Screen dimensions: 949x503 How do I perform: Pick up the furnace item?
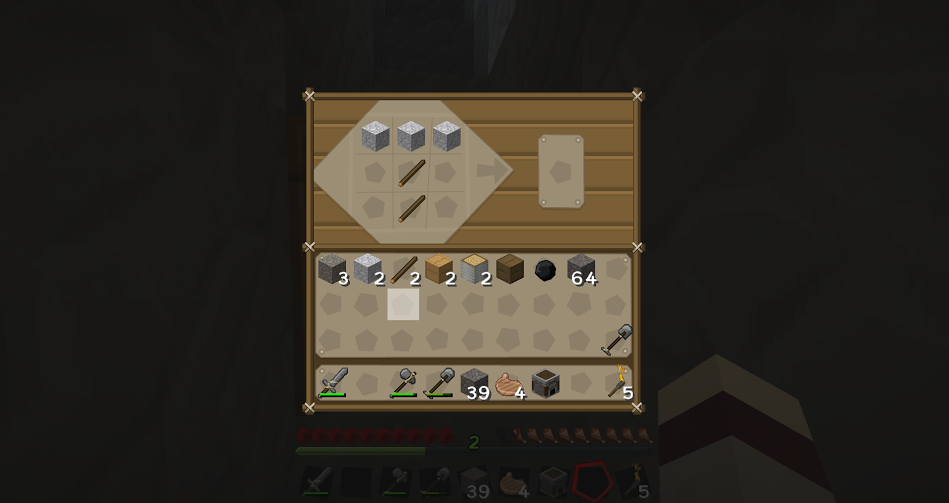click(546, 383)
